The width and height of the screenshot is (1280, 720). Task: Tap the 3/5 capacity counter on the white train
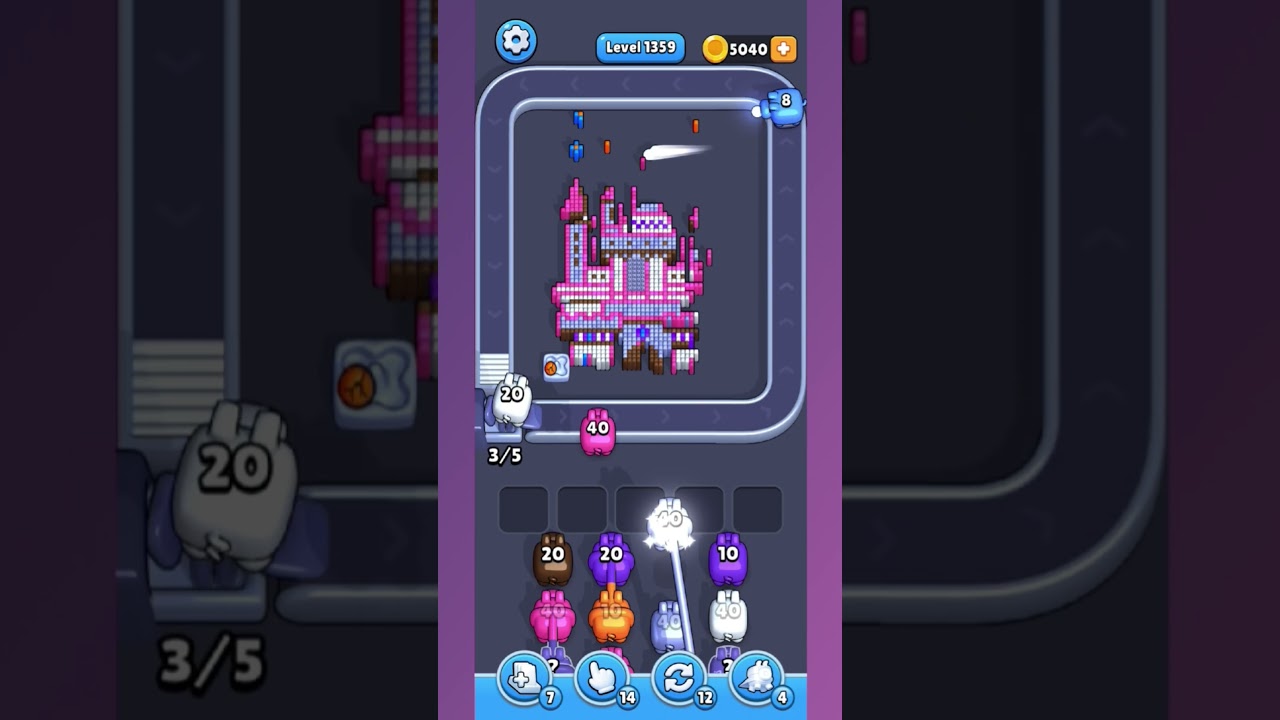(502, 455)
